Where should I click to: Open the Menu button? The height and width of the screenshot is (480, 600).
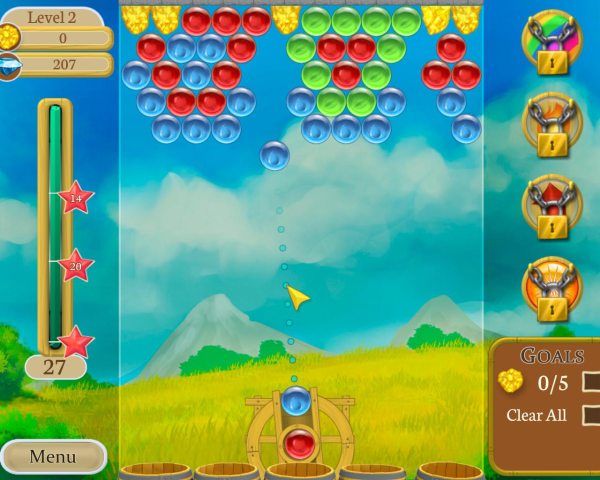53,457
